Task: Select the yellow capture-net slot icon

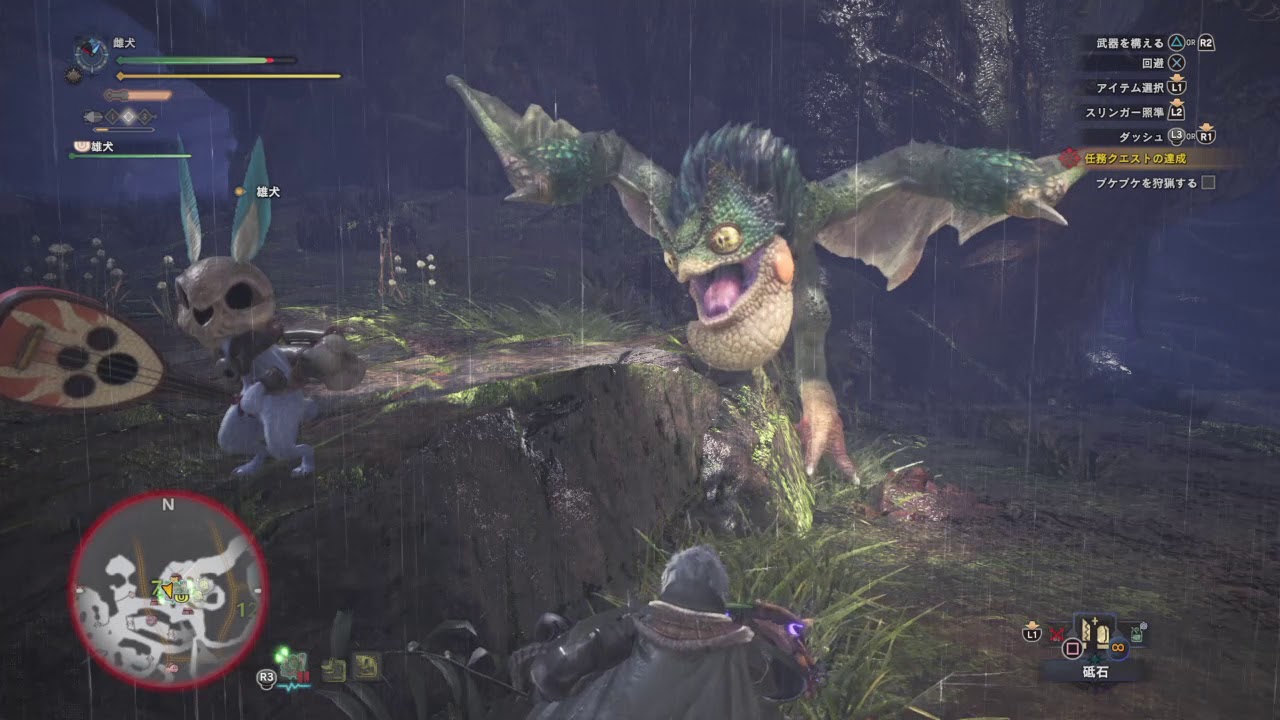Action: [333, 669]
